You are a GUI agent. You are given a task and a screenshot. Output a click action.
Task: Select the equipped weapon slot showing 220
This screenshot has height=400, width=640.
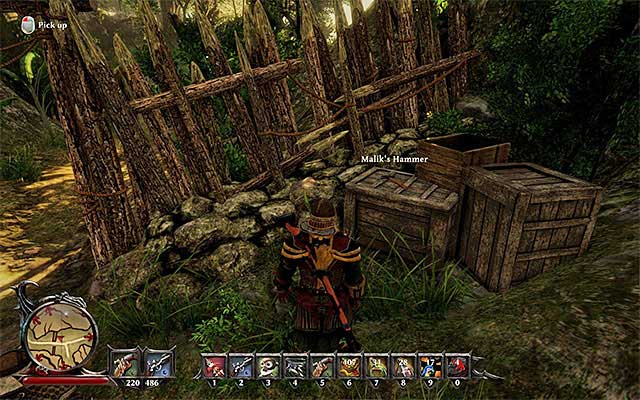126,362
